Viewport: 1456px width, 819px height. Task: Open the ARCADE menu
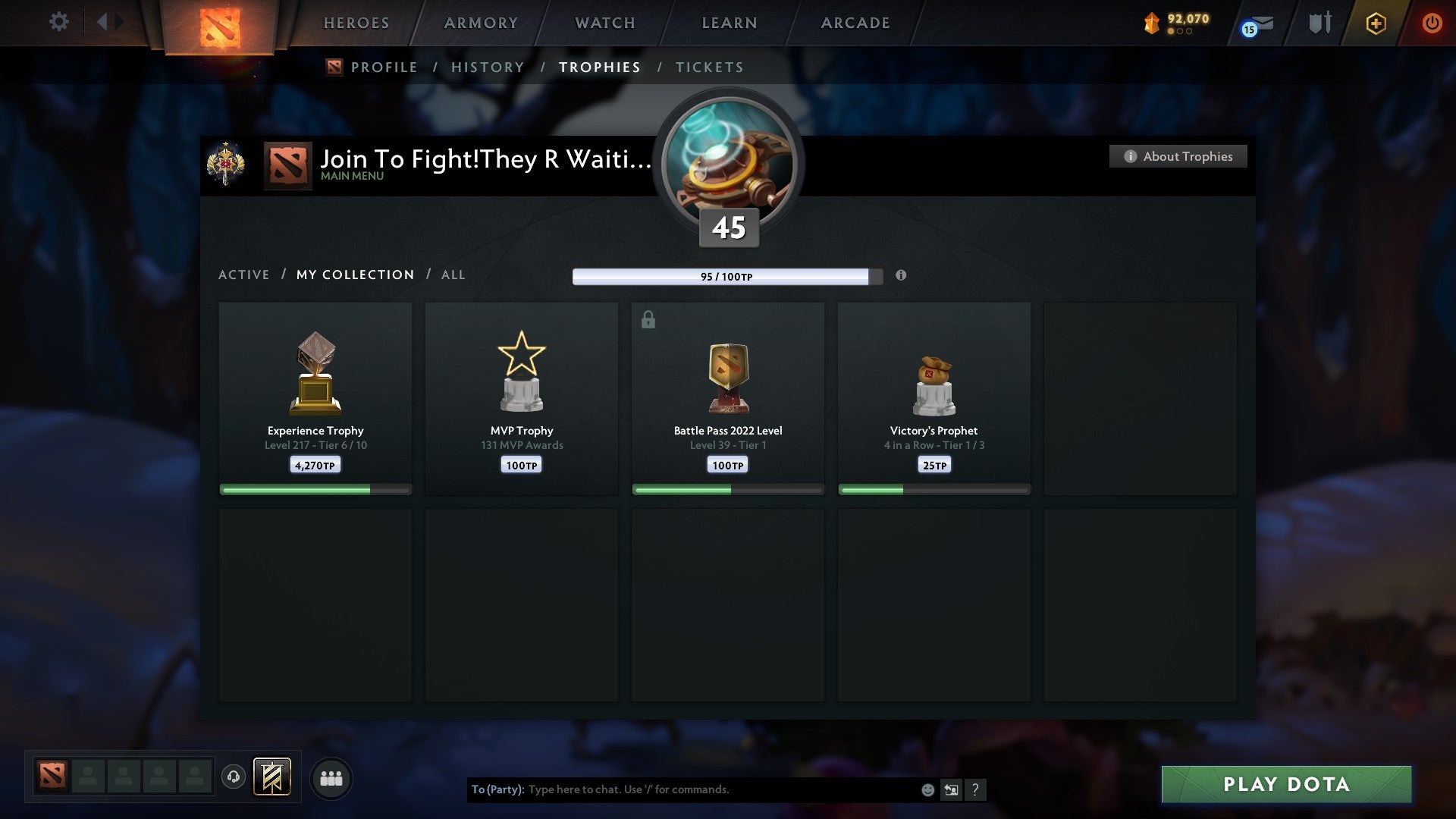click(855, 23)
